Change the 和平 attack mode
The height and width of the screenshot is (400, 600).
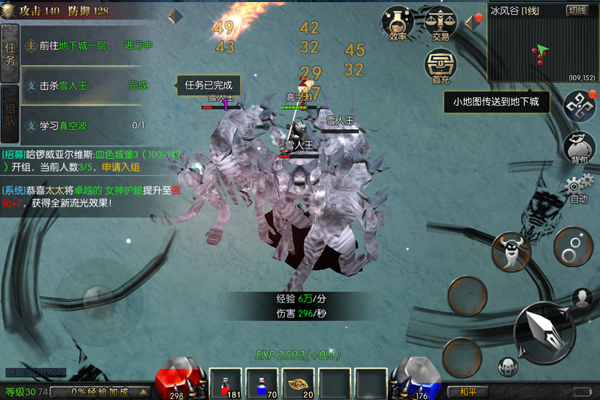466,391
